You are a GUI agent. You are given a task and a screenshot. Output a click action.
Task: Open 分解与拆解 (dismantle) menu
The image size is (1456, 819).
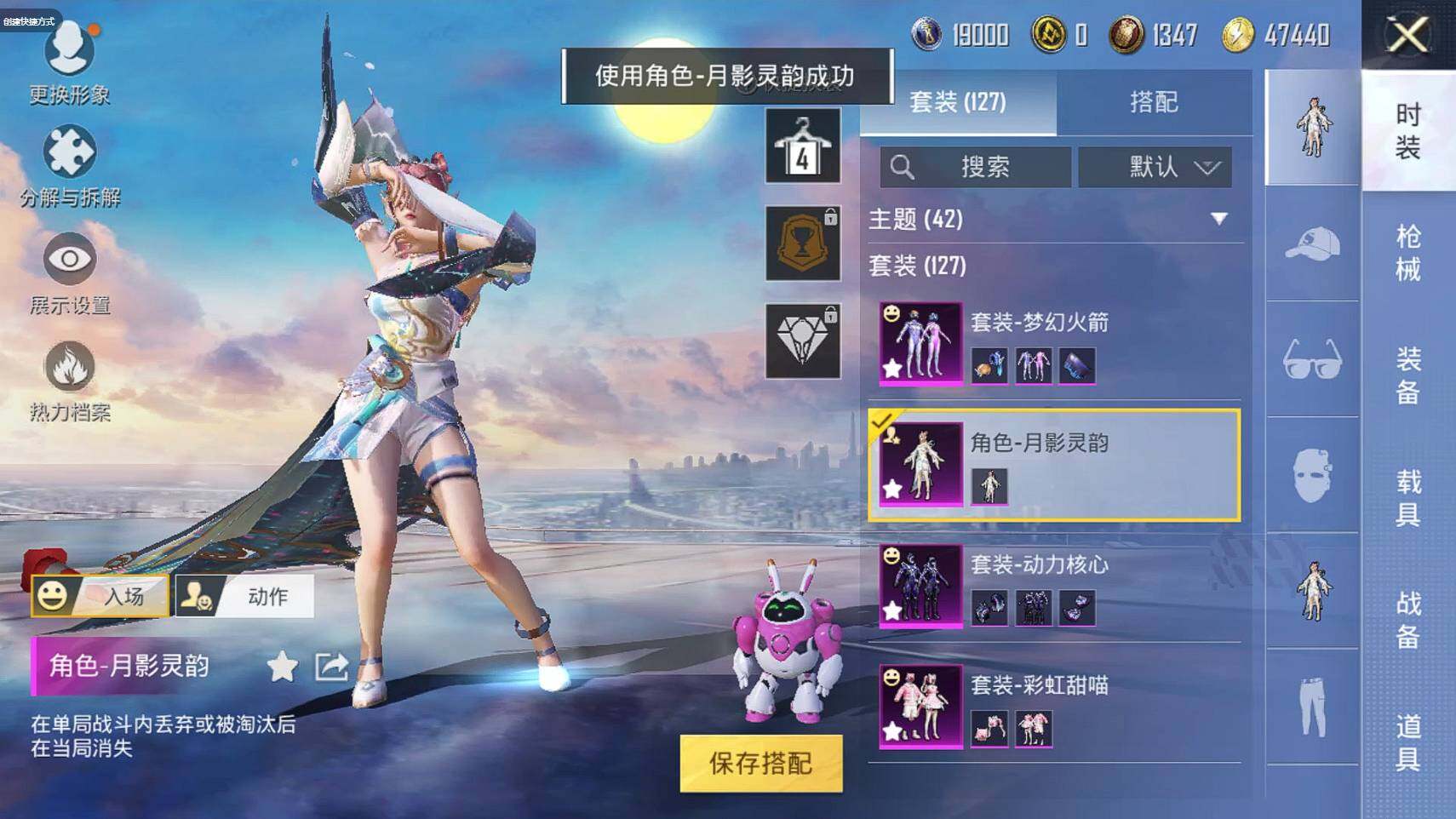70,167
